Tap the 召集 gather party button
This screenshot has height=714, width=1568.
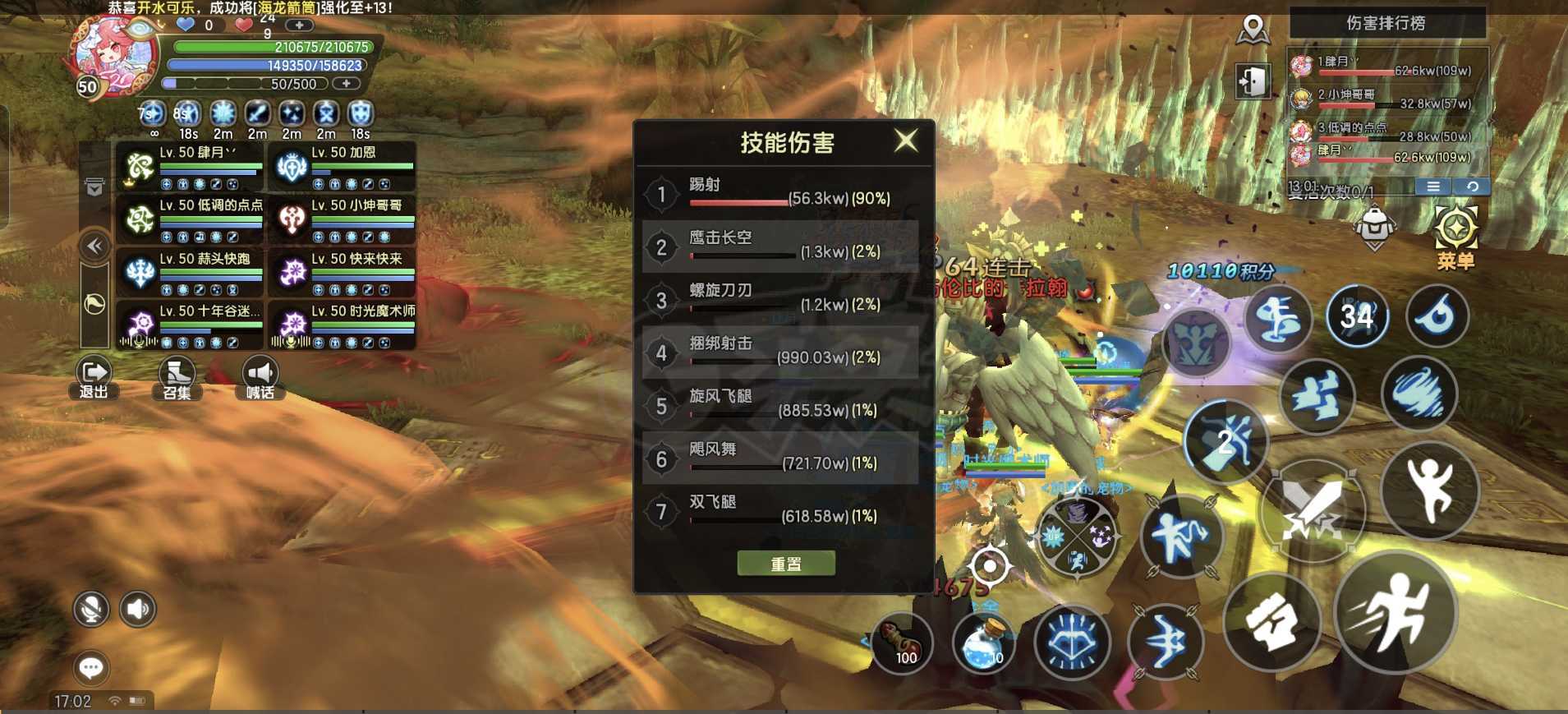point(177,379)
